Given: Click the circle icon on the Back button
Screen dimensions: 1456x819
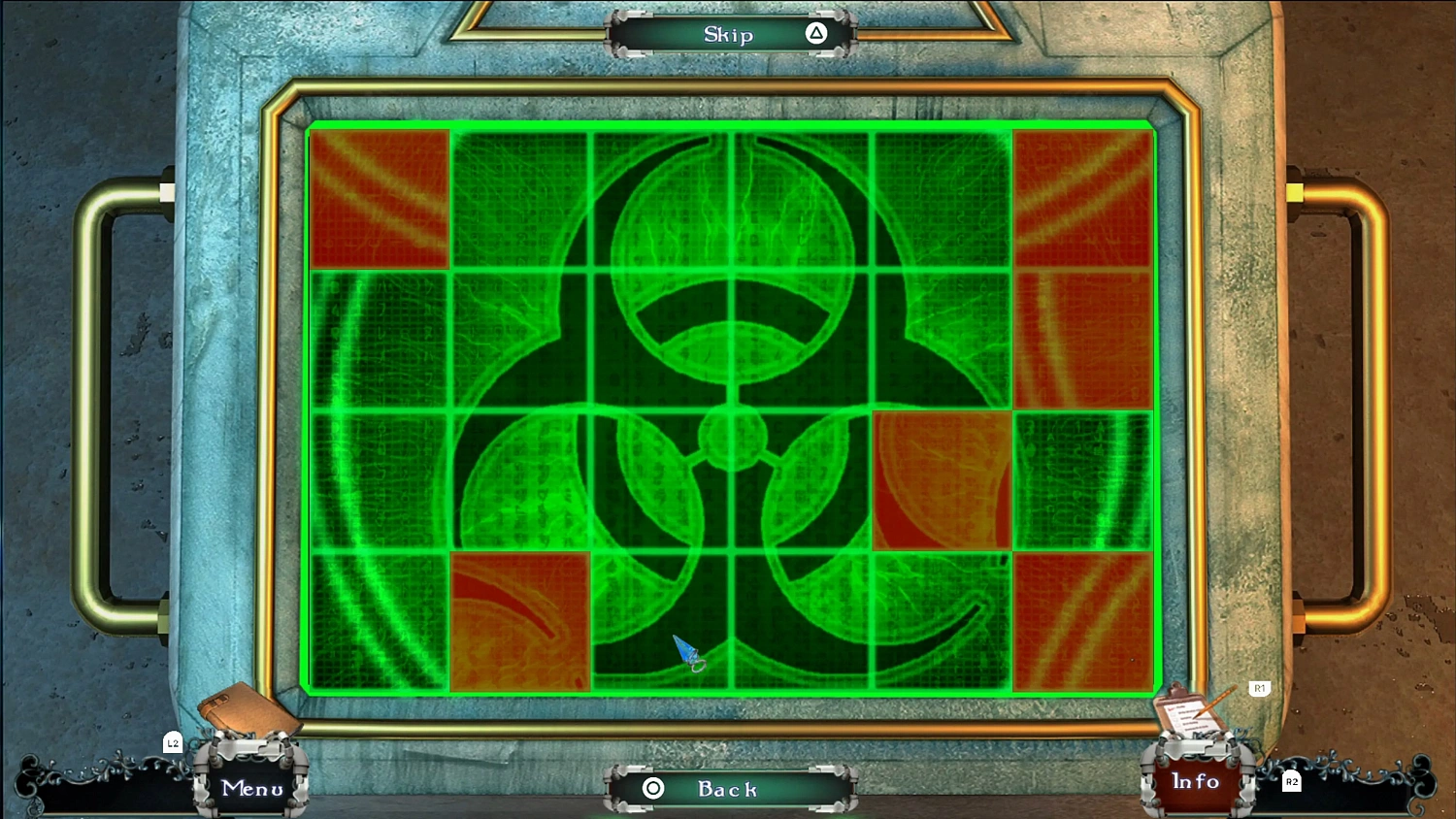Looking at the screenshot, I should (653, 789).
